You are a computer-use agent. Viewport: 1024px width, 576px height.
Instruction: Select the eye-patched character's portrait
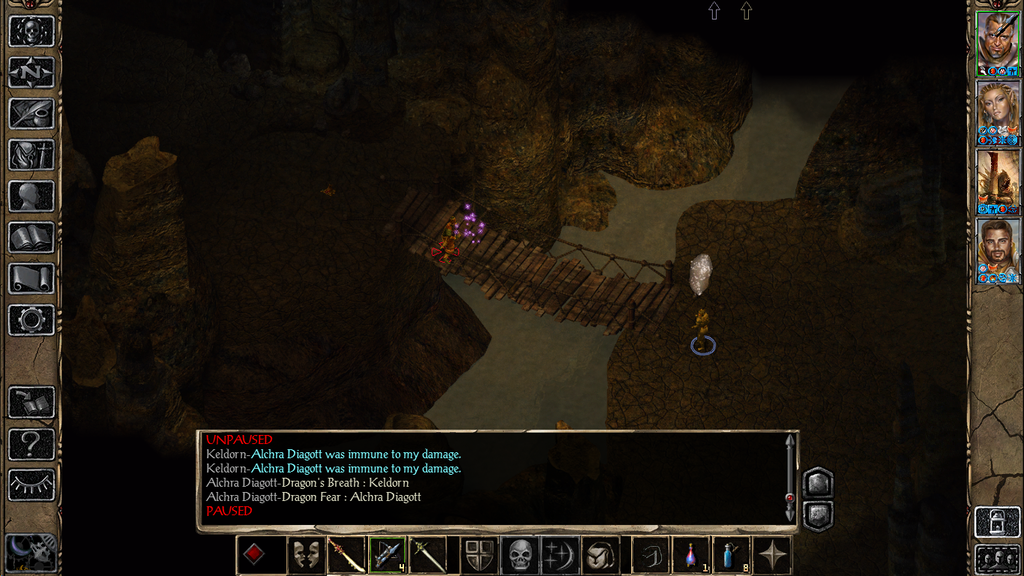(x=997, y=41)
